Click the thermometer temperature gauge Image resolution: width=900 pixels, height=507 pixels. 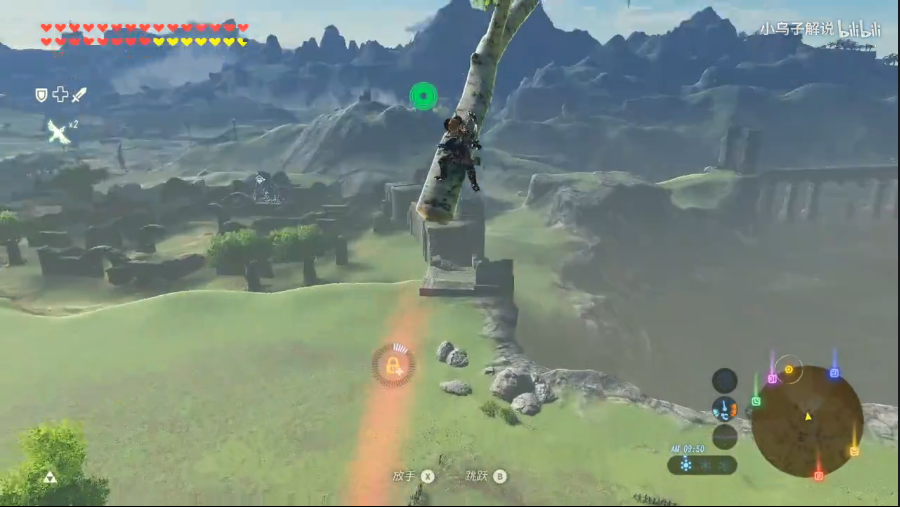725,408
